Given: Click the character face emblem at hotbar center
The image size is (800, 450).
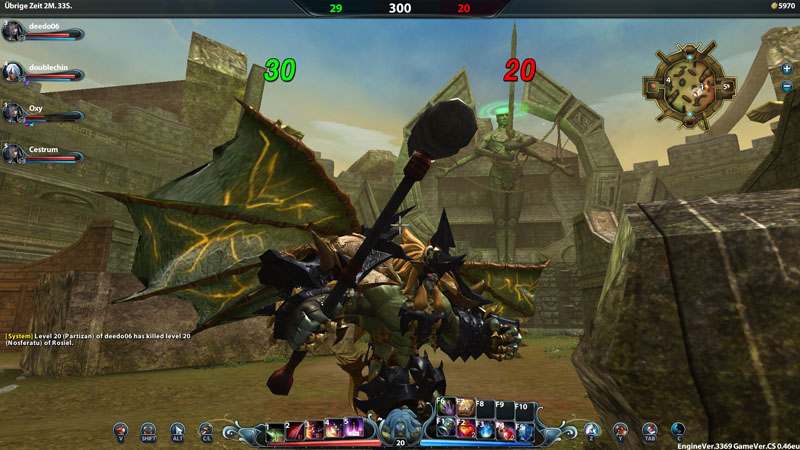Looking at the screenshot, I should click(x=400, y=422).
